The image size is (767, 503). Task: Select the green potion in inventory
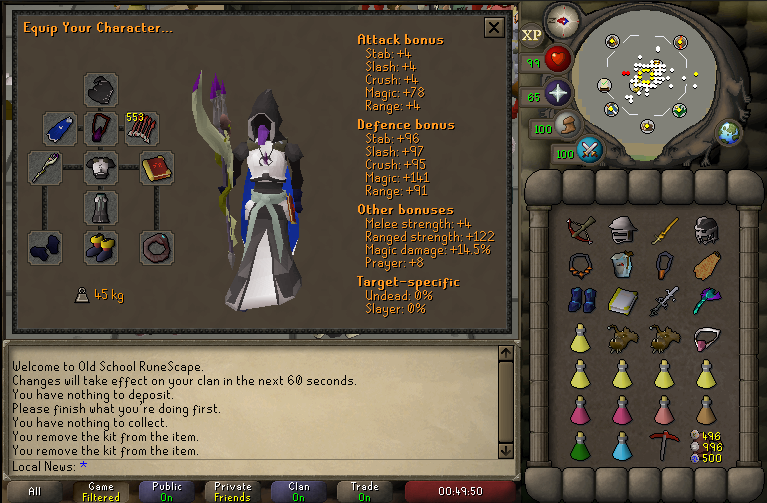579,444
